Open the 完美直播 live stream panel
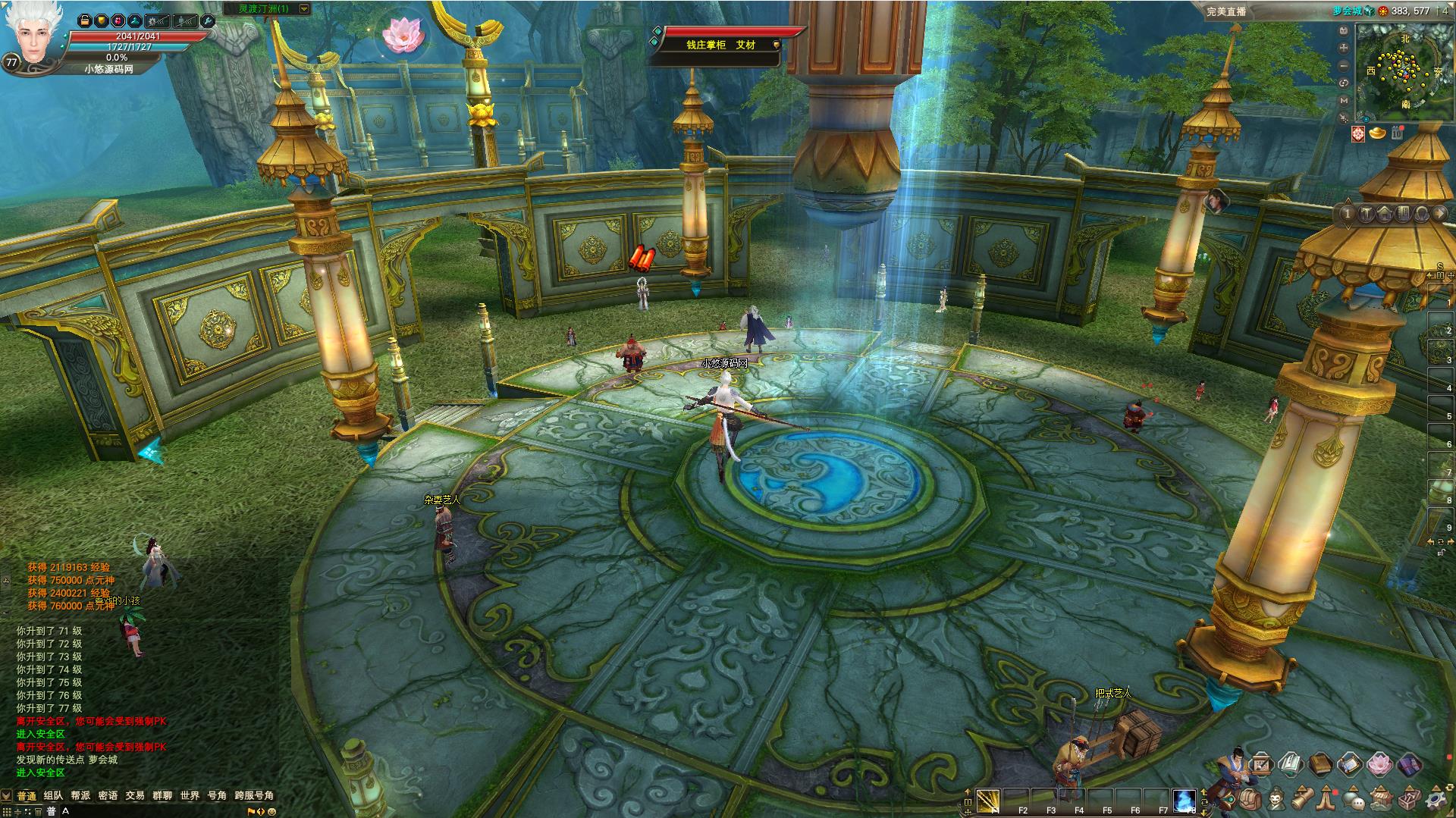This screenshot has width=1456, height=818. coord(1227,11)
